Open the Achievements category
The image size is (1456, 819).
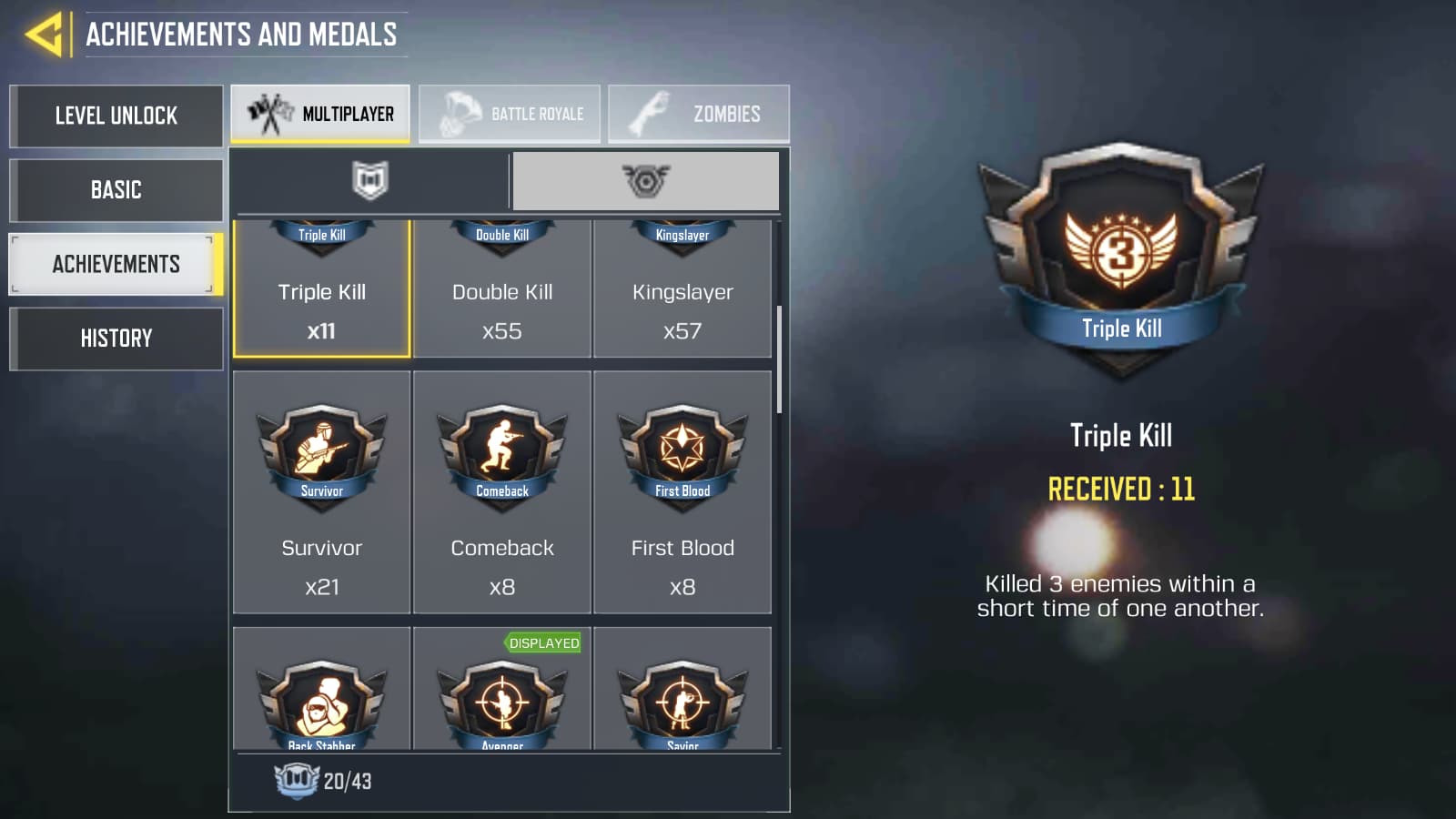(x=116, y=264)
